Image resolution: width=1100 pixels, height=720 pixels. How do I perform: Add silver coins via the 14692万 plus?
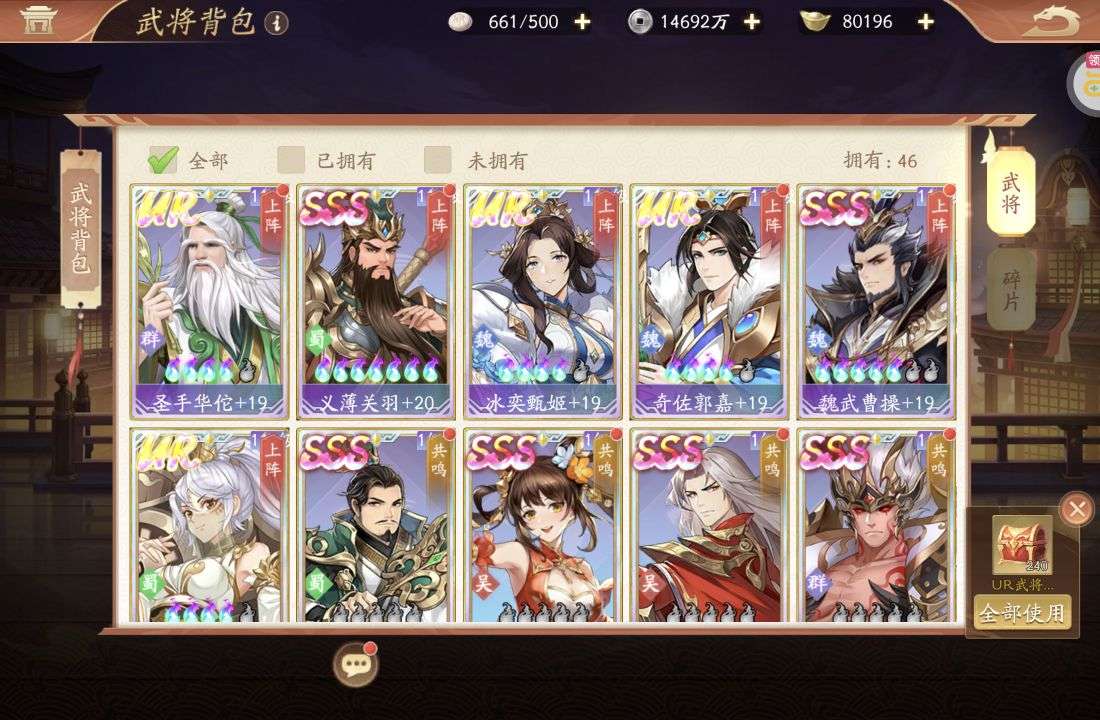click(752, 22)
